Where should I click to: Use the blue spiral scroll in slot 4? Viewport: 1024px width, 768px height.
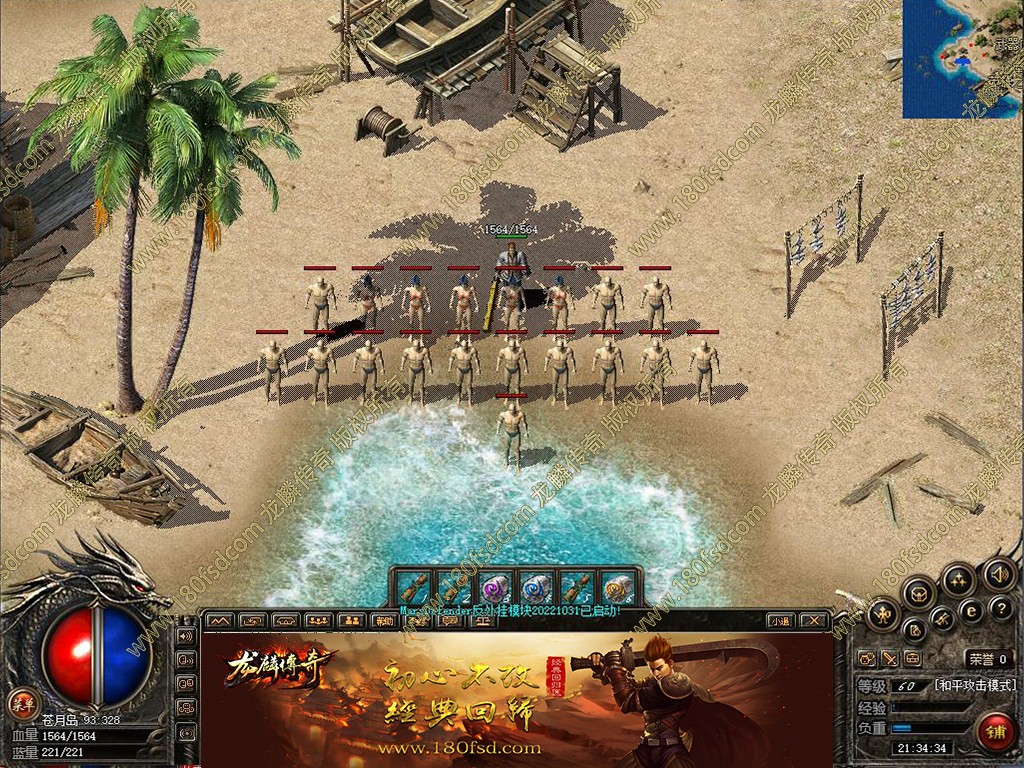pyautogui.click(x=537, y=587)
